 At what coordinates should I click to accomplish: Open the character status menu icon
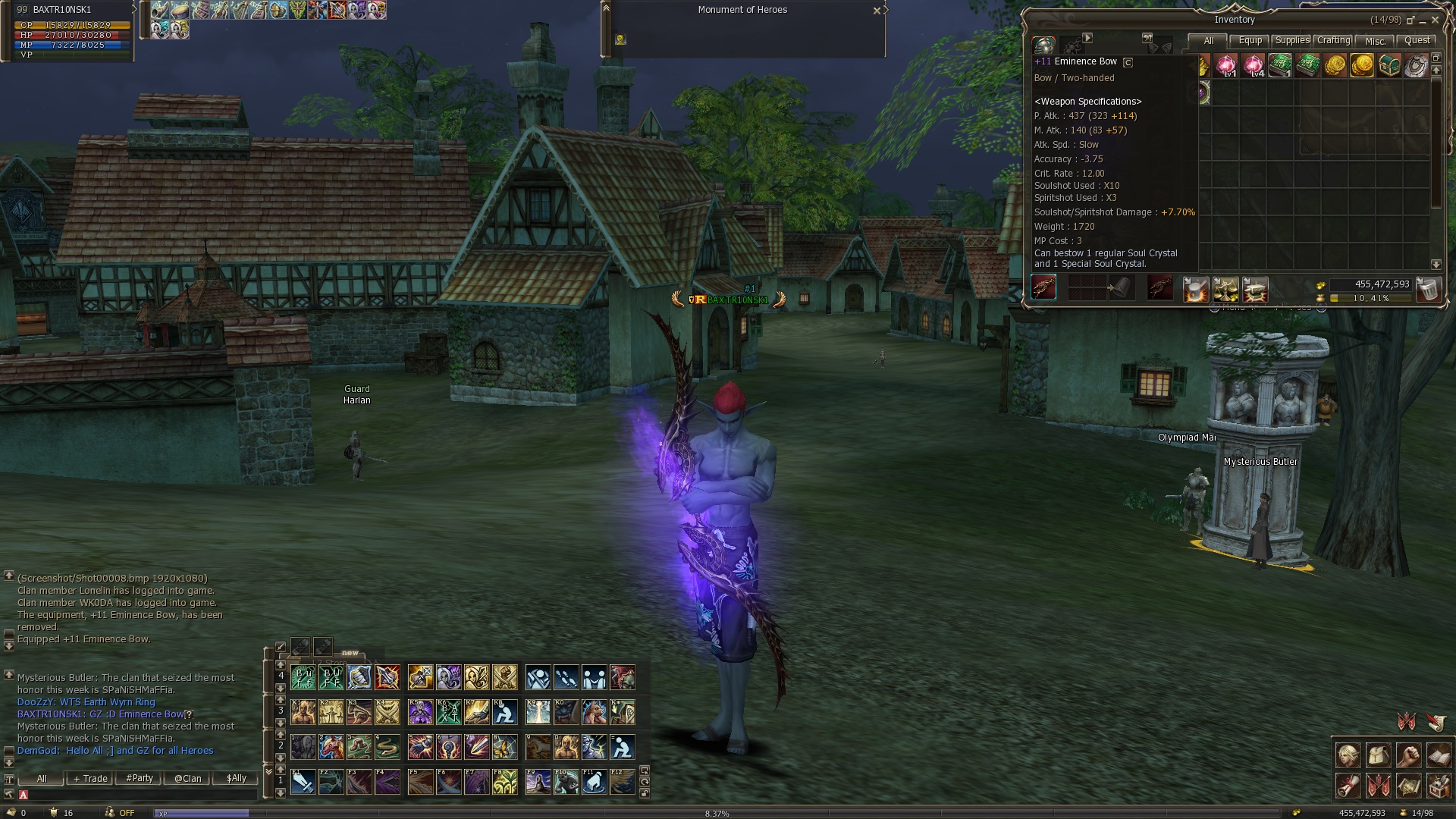pos(1348,756)
